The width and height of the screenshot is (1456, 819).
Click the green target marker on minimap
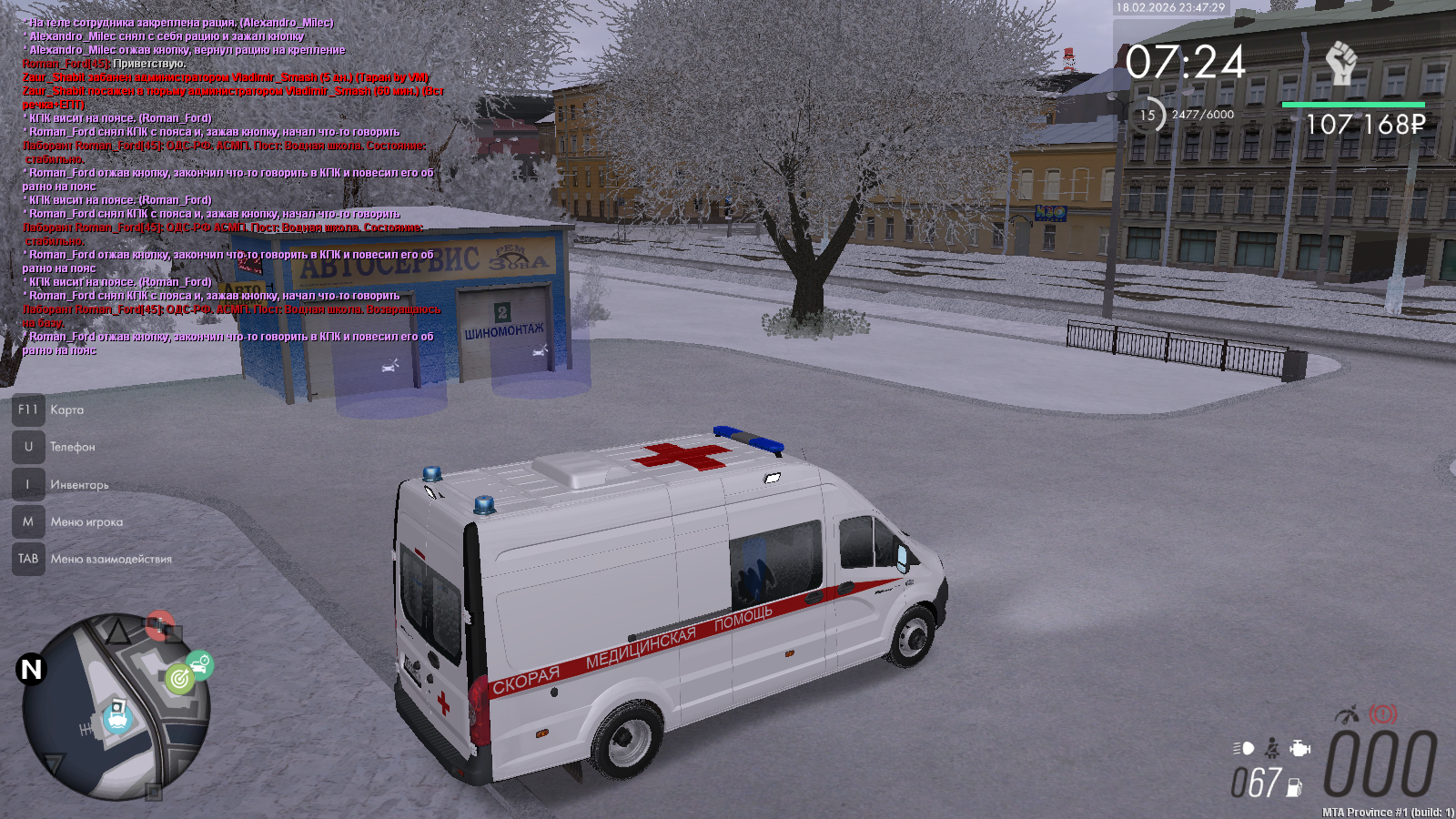[179, 678]
